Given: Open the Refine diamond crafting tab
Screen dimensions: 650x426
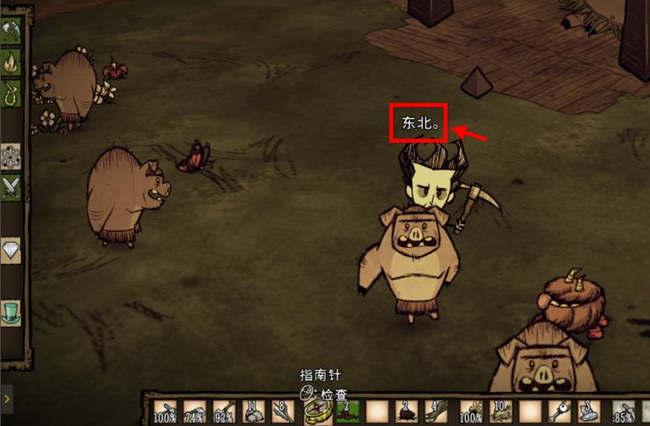Looking at the screenshot, I should [x=11, y=250].
